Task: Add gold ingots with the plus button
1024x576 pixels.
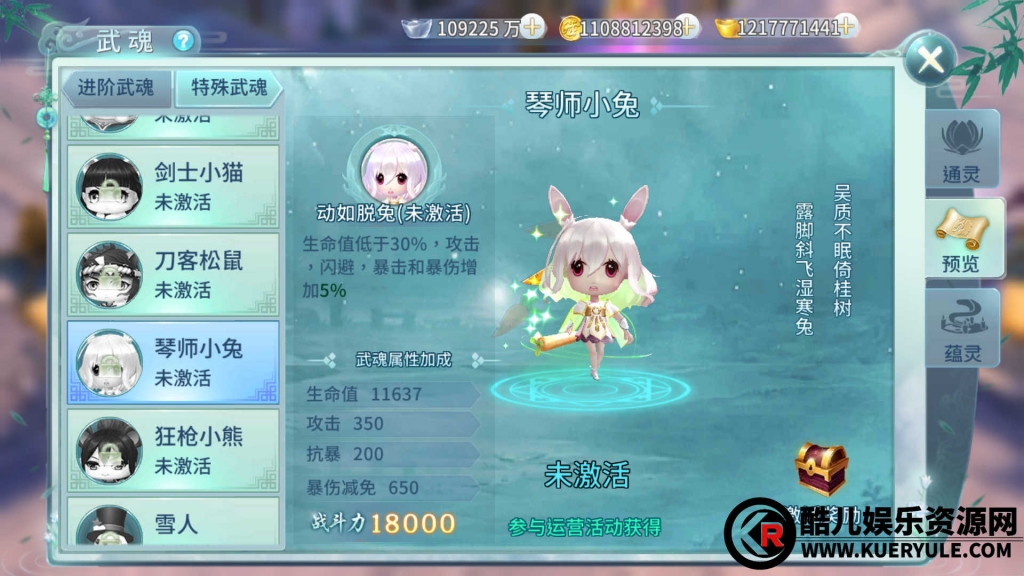Action: (x=848, y=28)
